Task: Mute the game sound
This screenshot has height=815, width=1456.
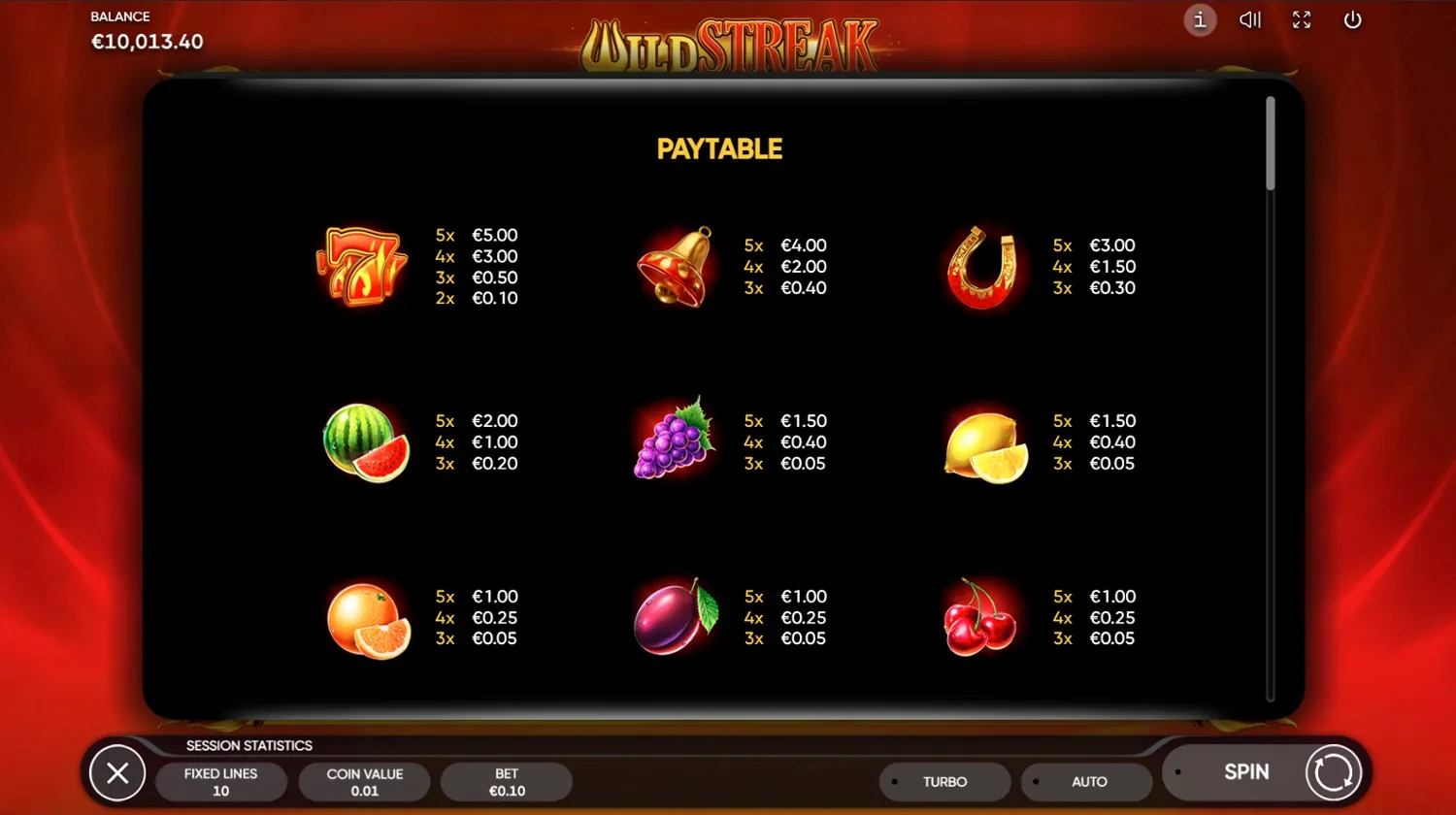Action: click(x=1250, y=20)
